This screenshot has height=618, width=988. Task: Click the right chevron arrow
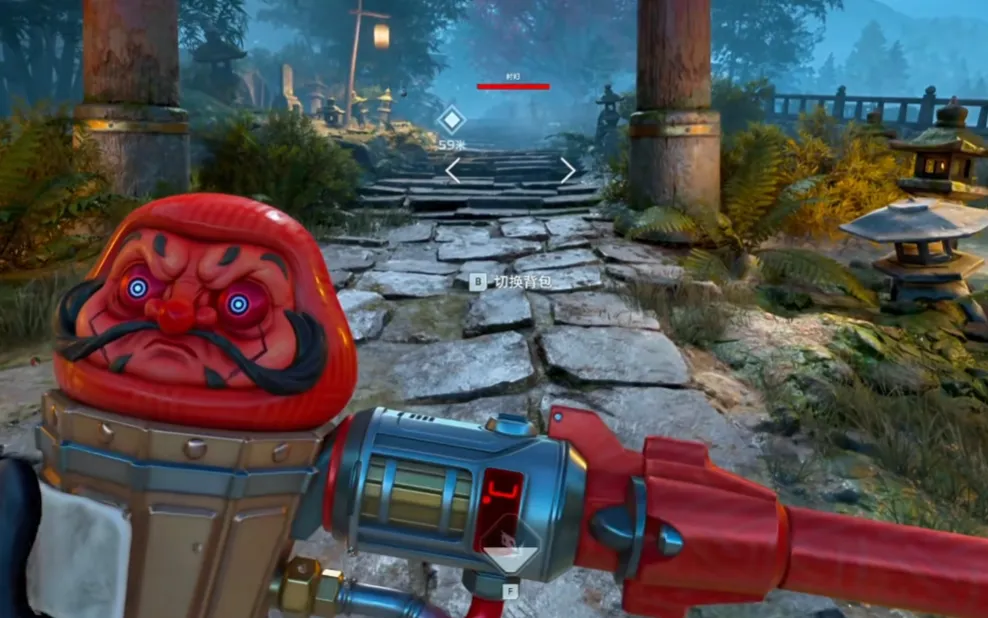click(567, 170)
